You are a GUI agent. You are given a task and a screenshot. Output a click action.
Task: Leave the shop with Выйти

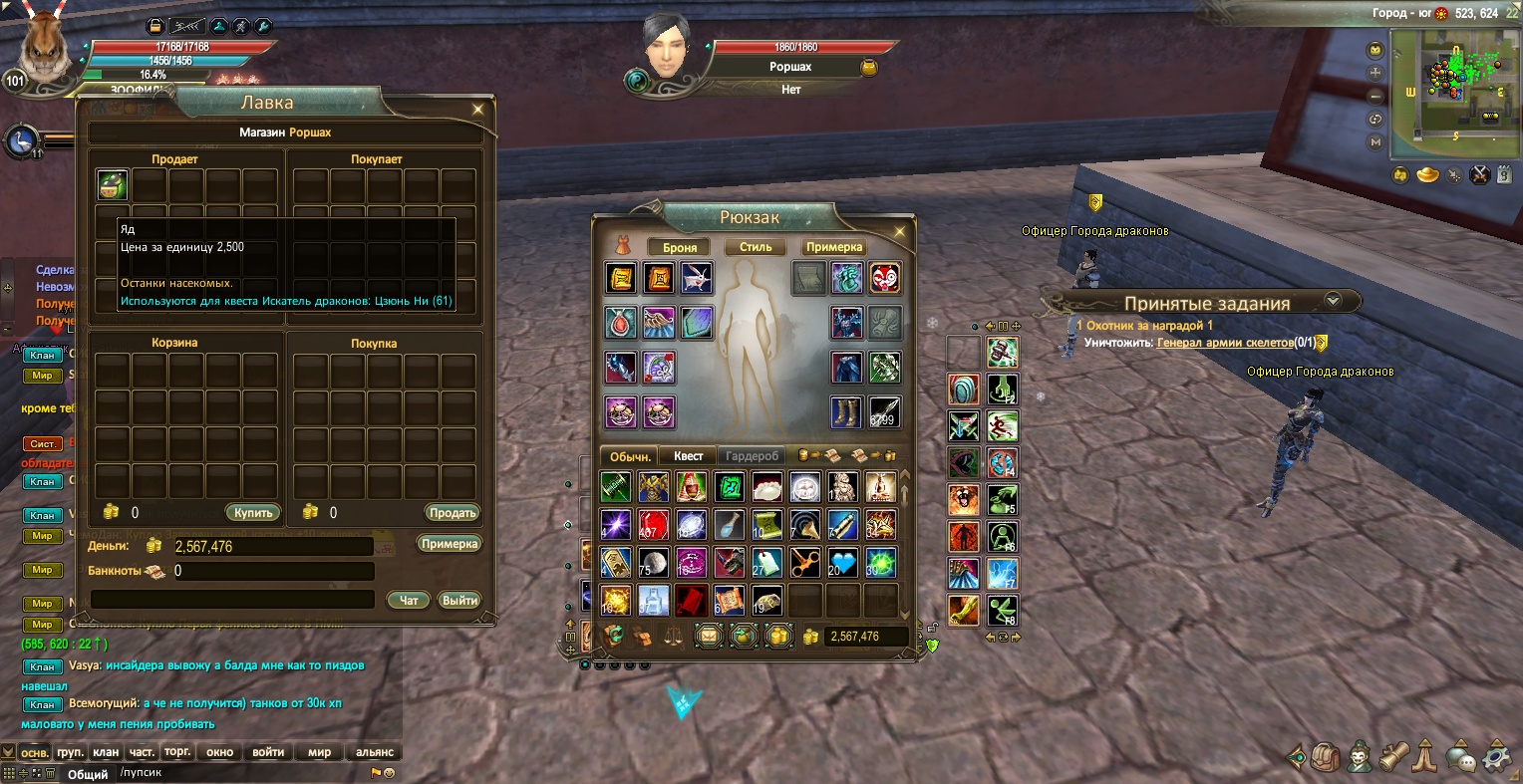pos(459,600)
